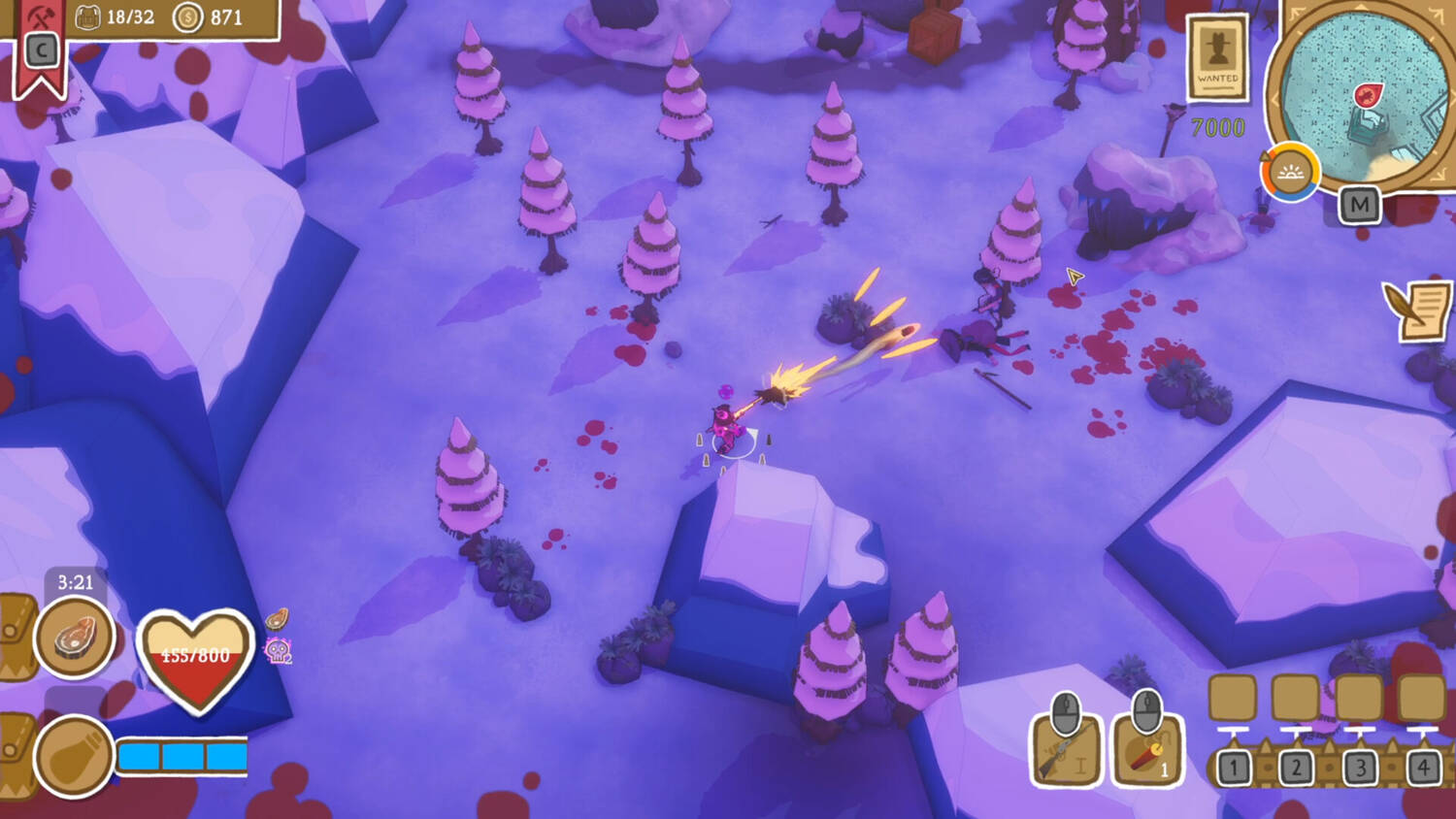
Task: Click the red marker on the minimap
Action: pyautogui.click(x=1368, y=95)
